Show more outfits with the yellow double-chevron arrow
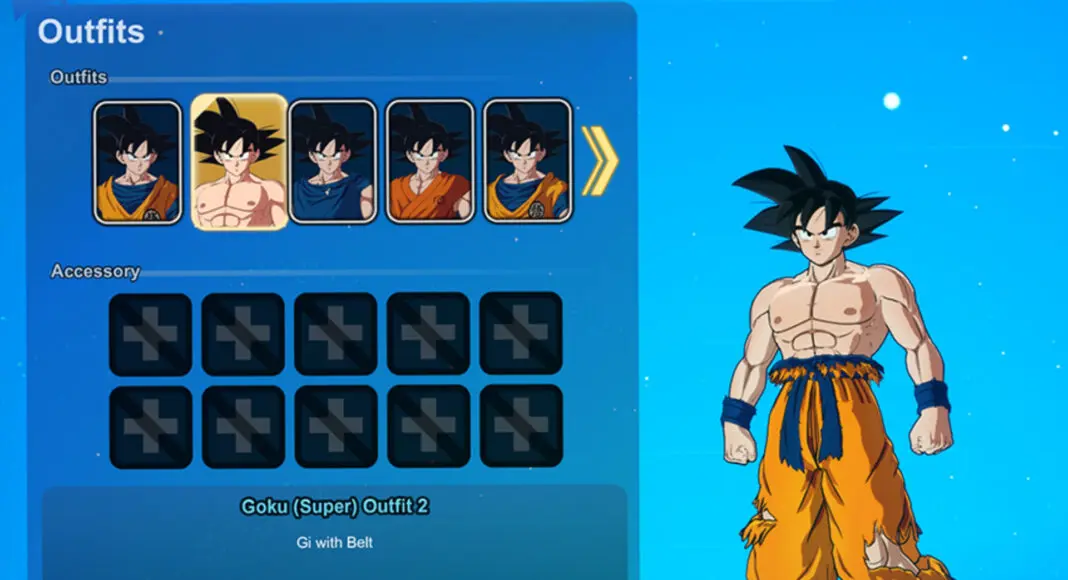The width and height of the screenshot is (1068, 580). (x=600, y=161)
